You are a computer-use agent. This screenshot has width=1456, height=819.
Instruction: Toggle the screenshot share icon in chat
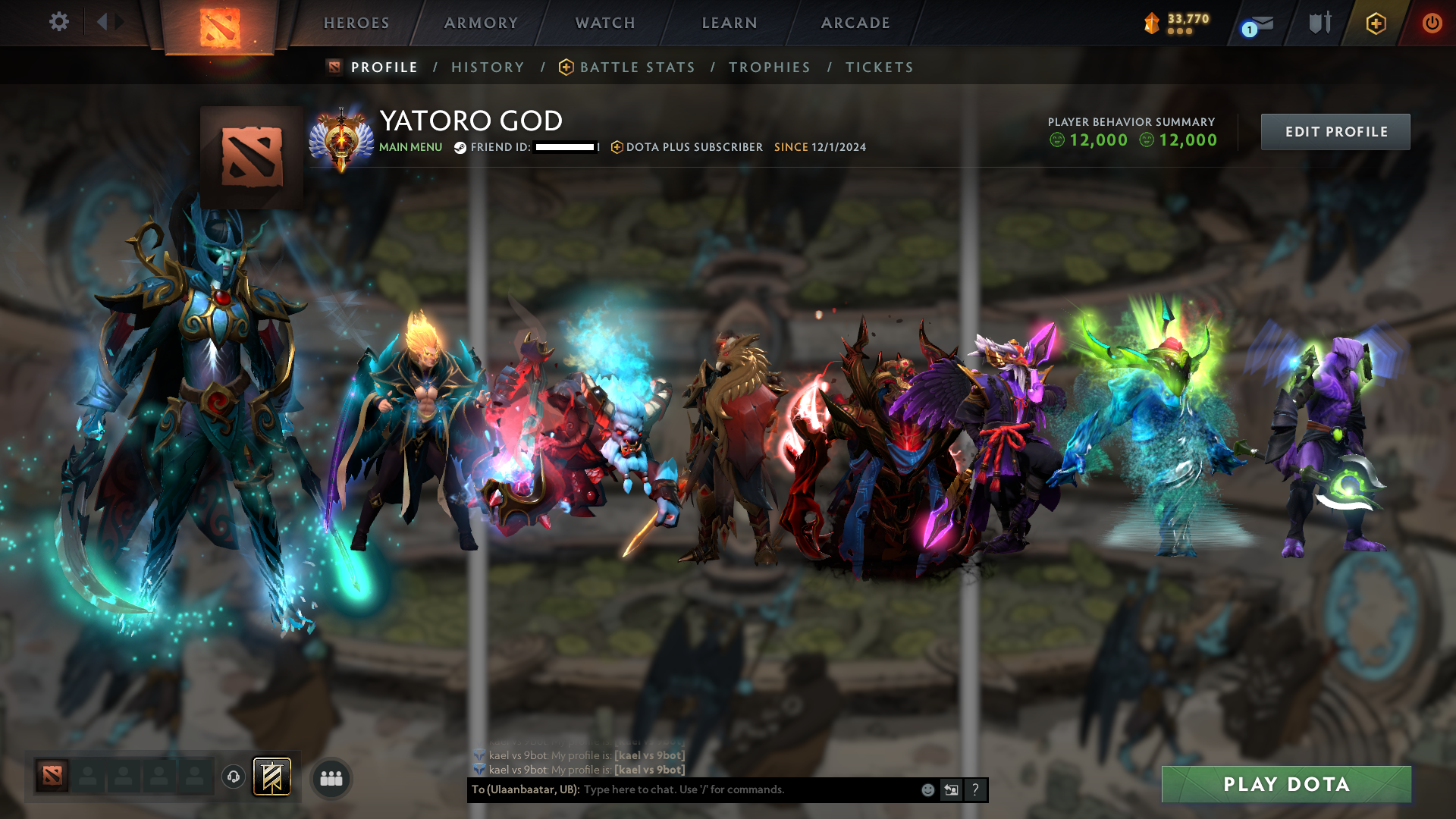[952, 789]
